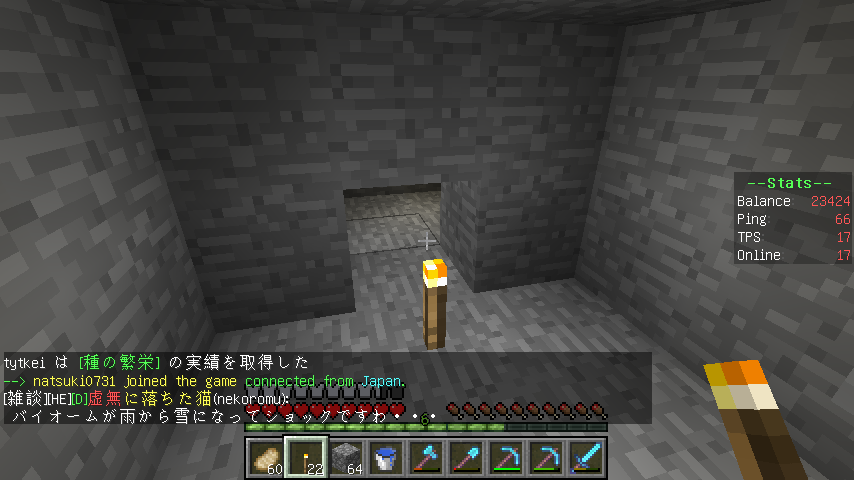This screenshot has width=854, height=480.
Task: Switch to the diamond shovel
Action: point(466,457)
